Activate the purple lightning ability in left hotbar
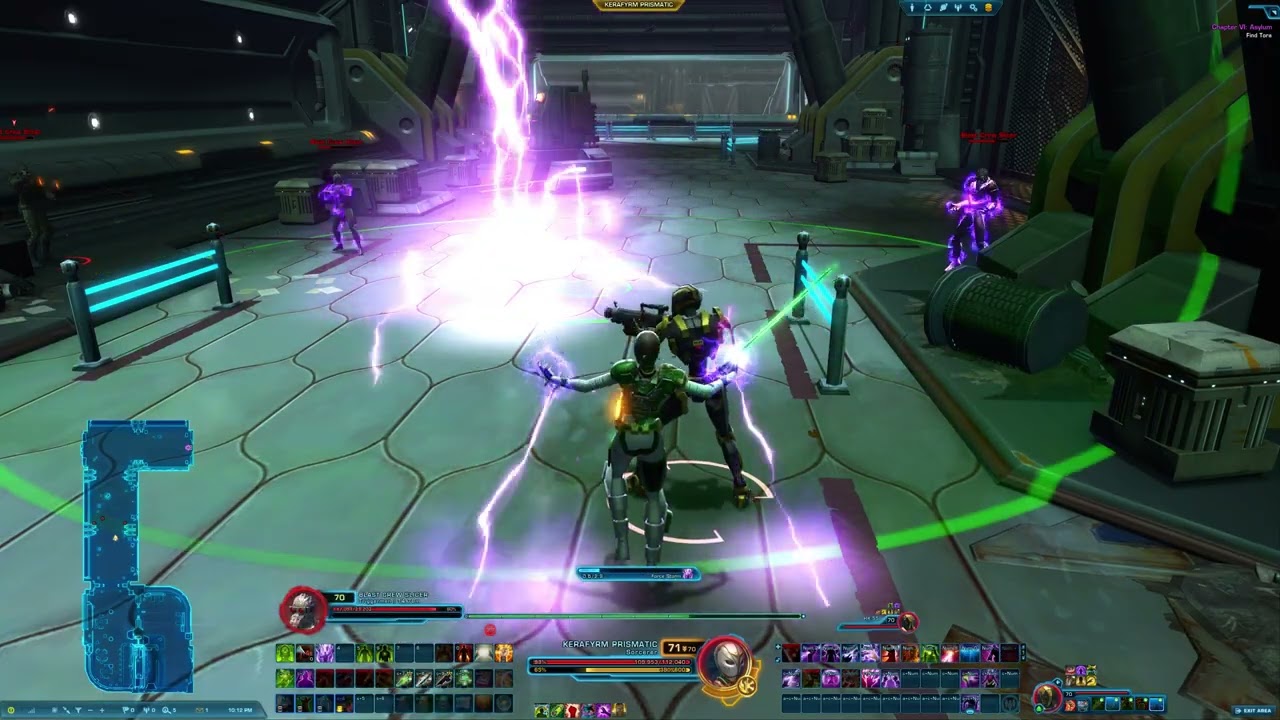This screenshot has height=720, width=1280. click(x=325, y=654)
